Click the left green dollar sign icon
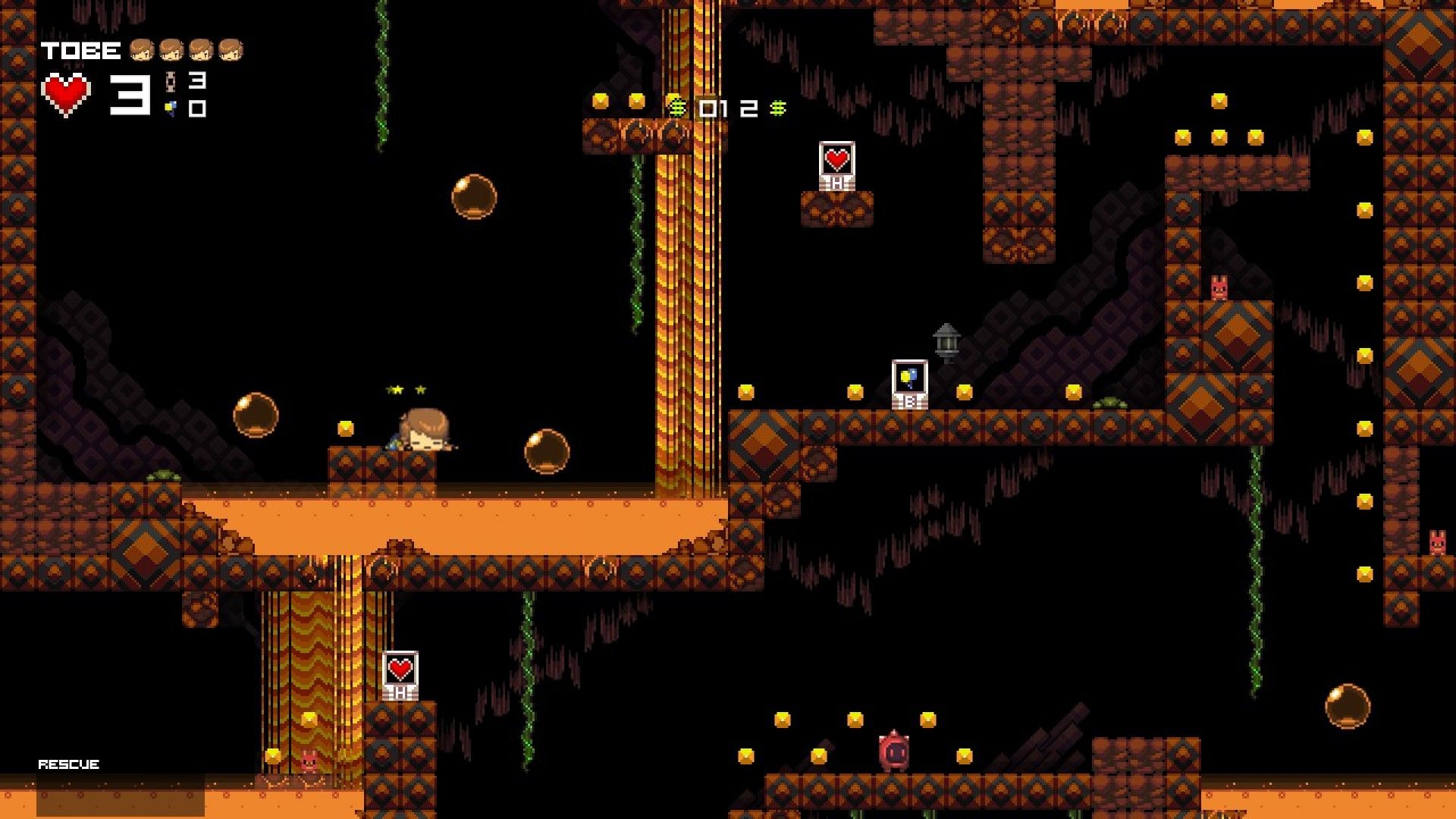 [x=676, y=108]
